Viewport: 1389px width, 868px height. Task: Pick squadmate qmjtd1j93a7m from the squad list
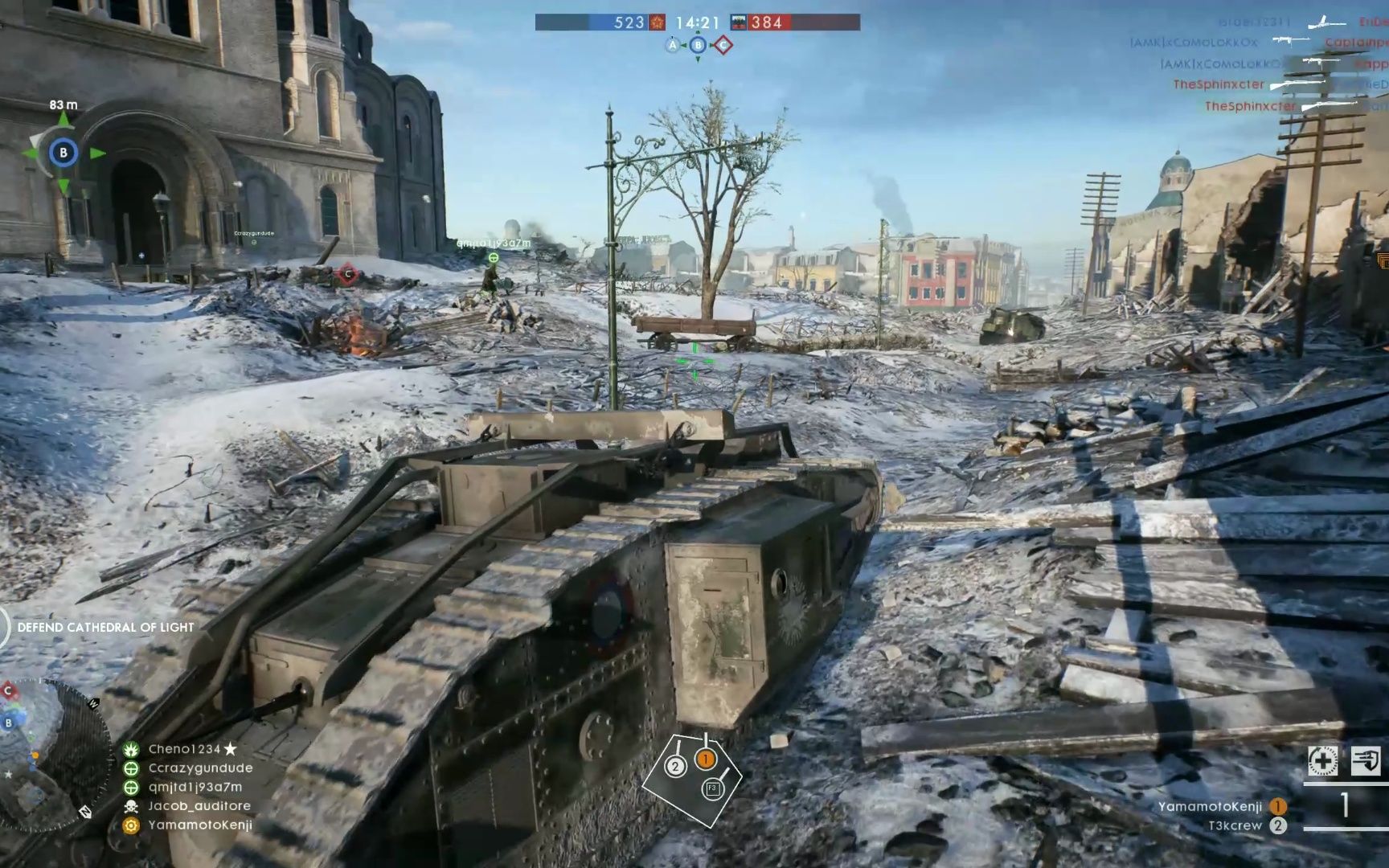[x=195, y=788]
